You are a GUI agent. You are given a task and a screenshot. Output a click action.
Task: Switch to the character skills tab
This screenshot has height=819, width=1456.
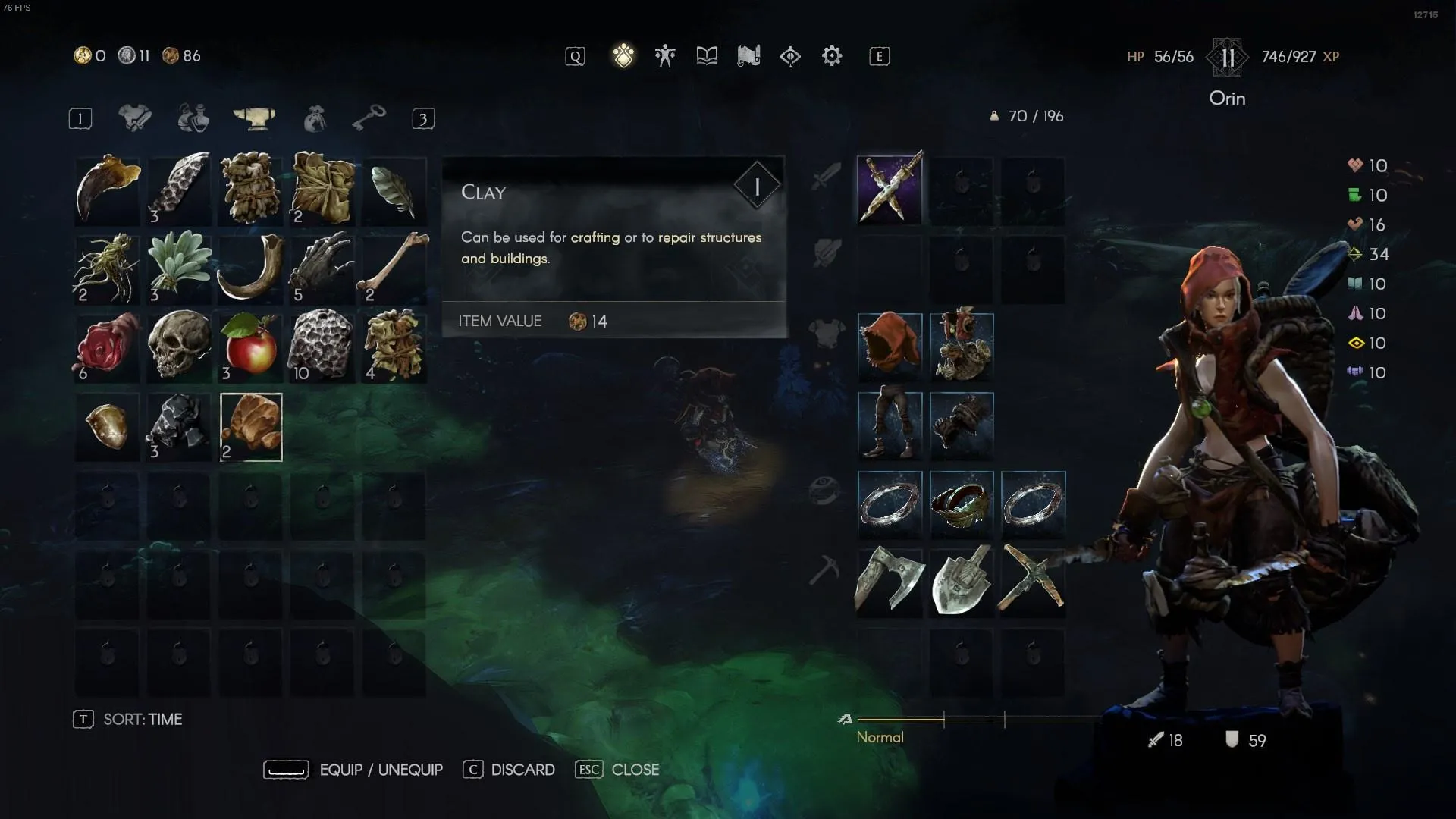[x=665, y=56]
